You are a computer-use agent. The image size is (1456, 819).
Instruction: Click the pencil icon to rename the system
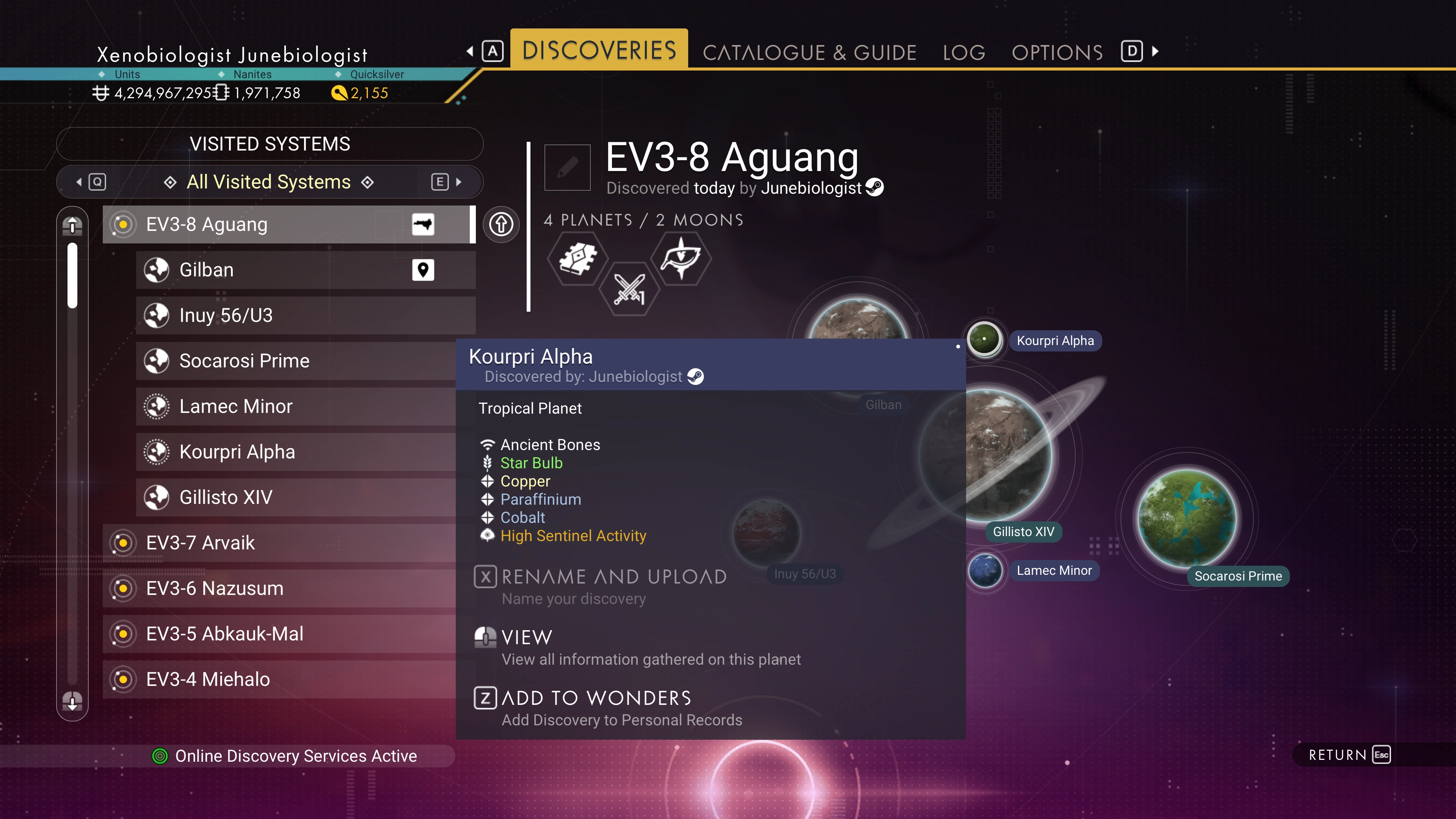pos(567,167)
